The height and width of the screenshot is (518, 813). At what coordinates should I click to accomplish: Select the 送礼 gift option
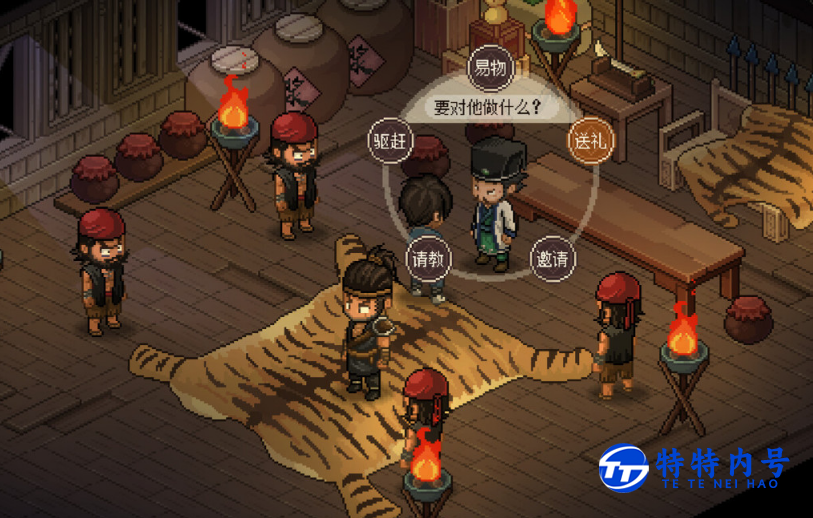(x=589, y=140)
